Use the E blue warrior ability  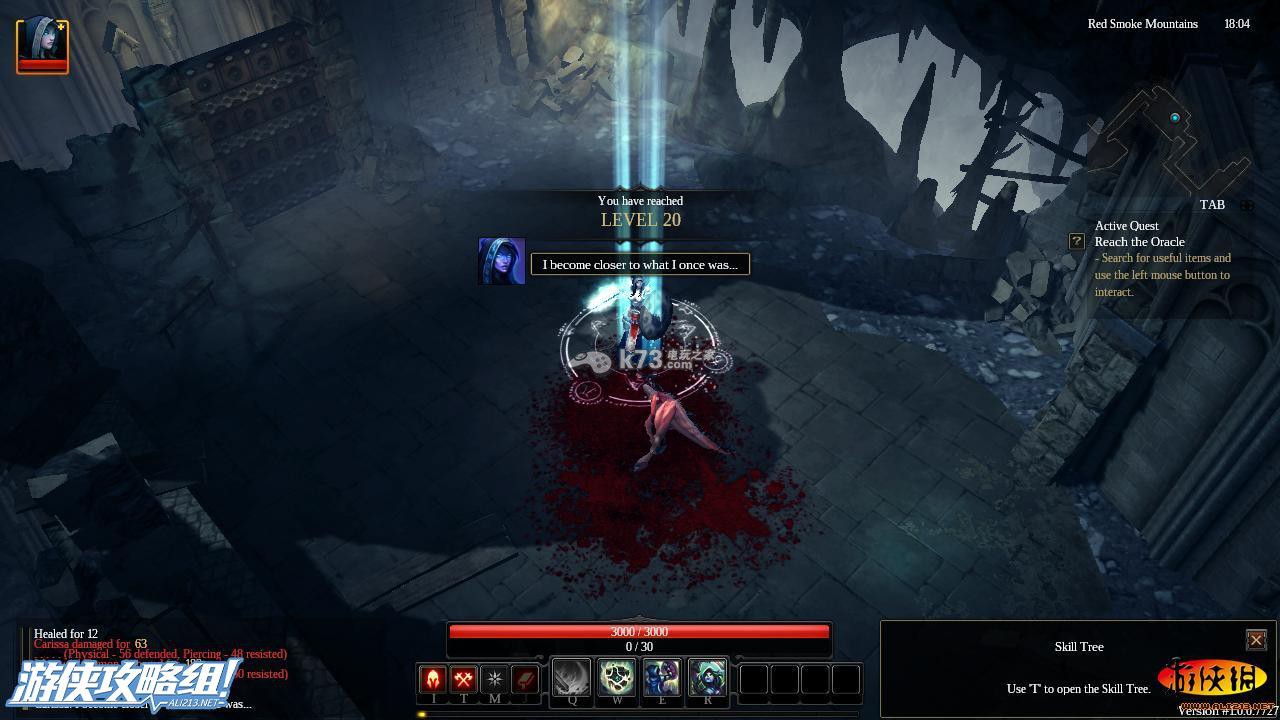(662, 679)
